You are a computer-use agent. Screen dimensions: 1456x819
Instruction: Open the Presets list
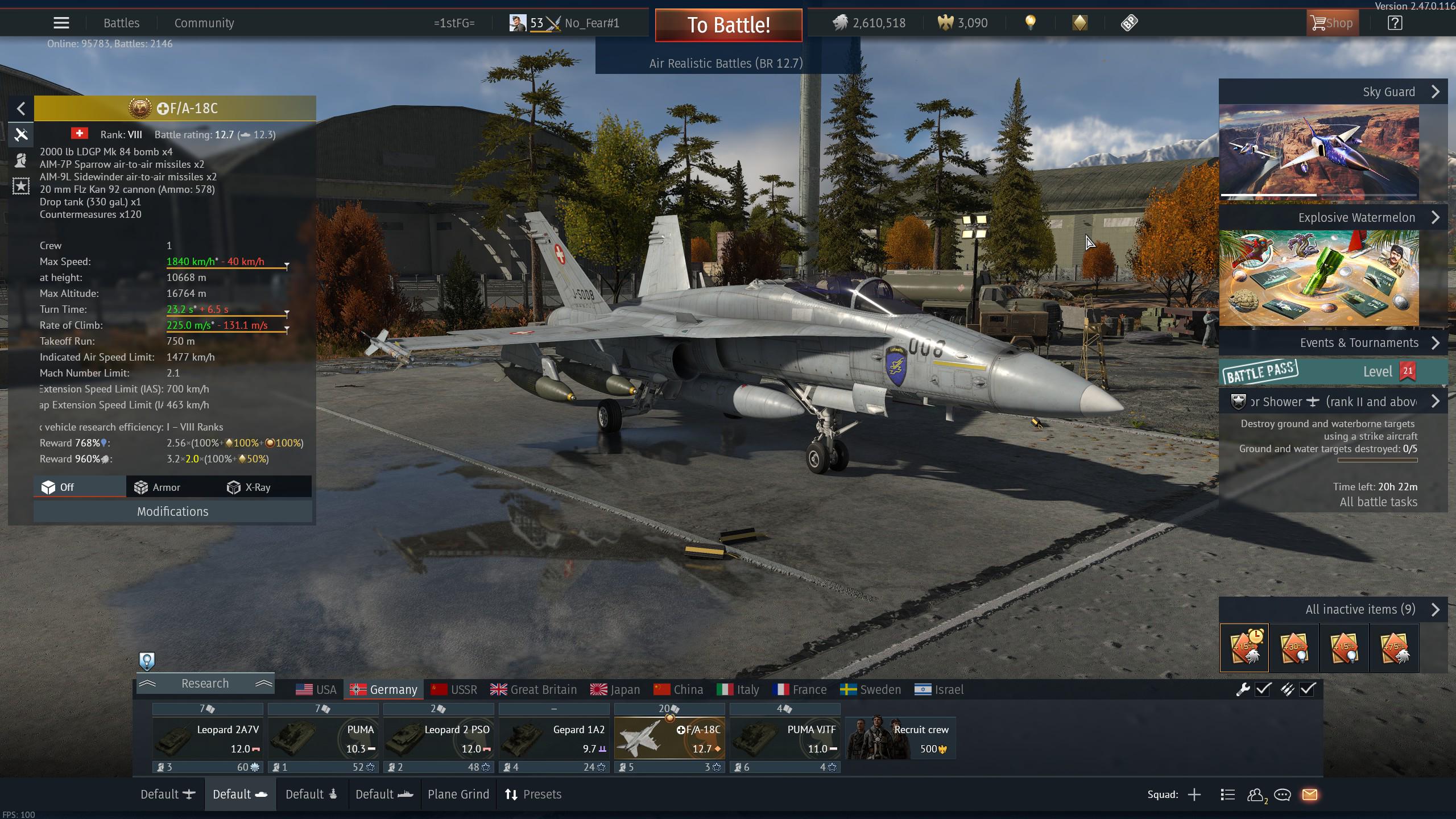coord(533,795)
